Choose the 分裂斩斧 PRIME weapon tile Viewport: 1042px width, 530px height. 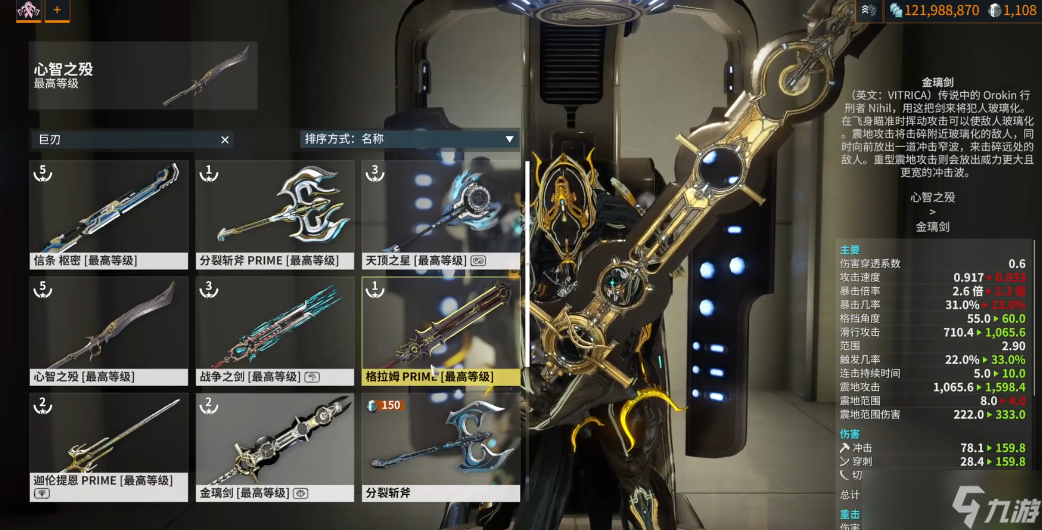(274, 214)
